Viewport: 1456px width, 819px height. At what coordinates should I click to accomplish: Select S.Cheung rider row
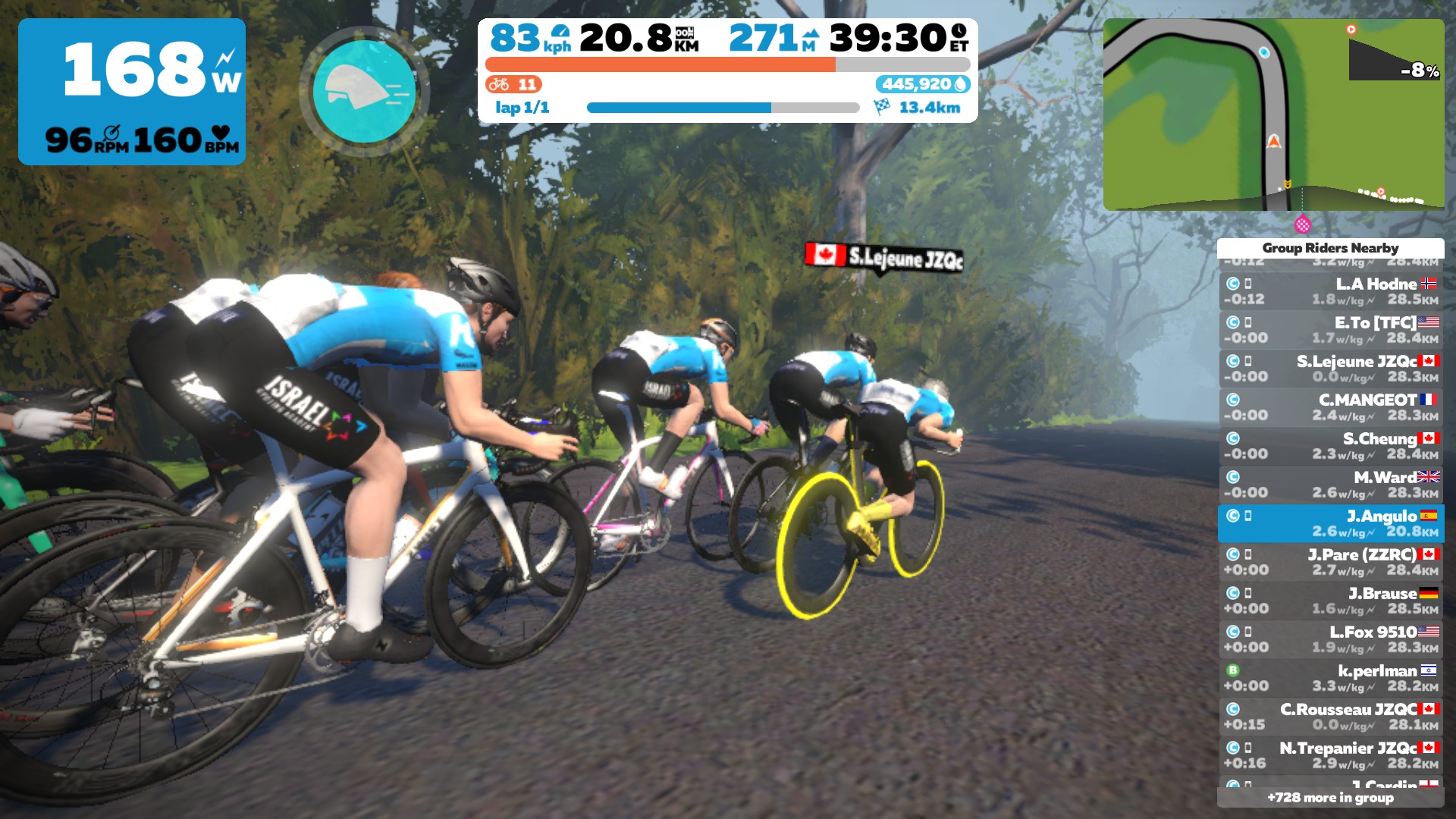click(1330, 446)
